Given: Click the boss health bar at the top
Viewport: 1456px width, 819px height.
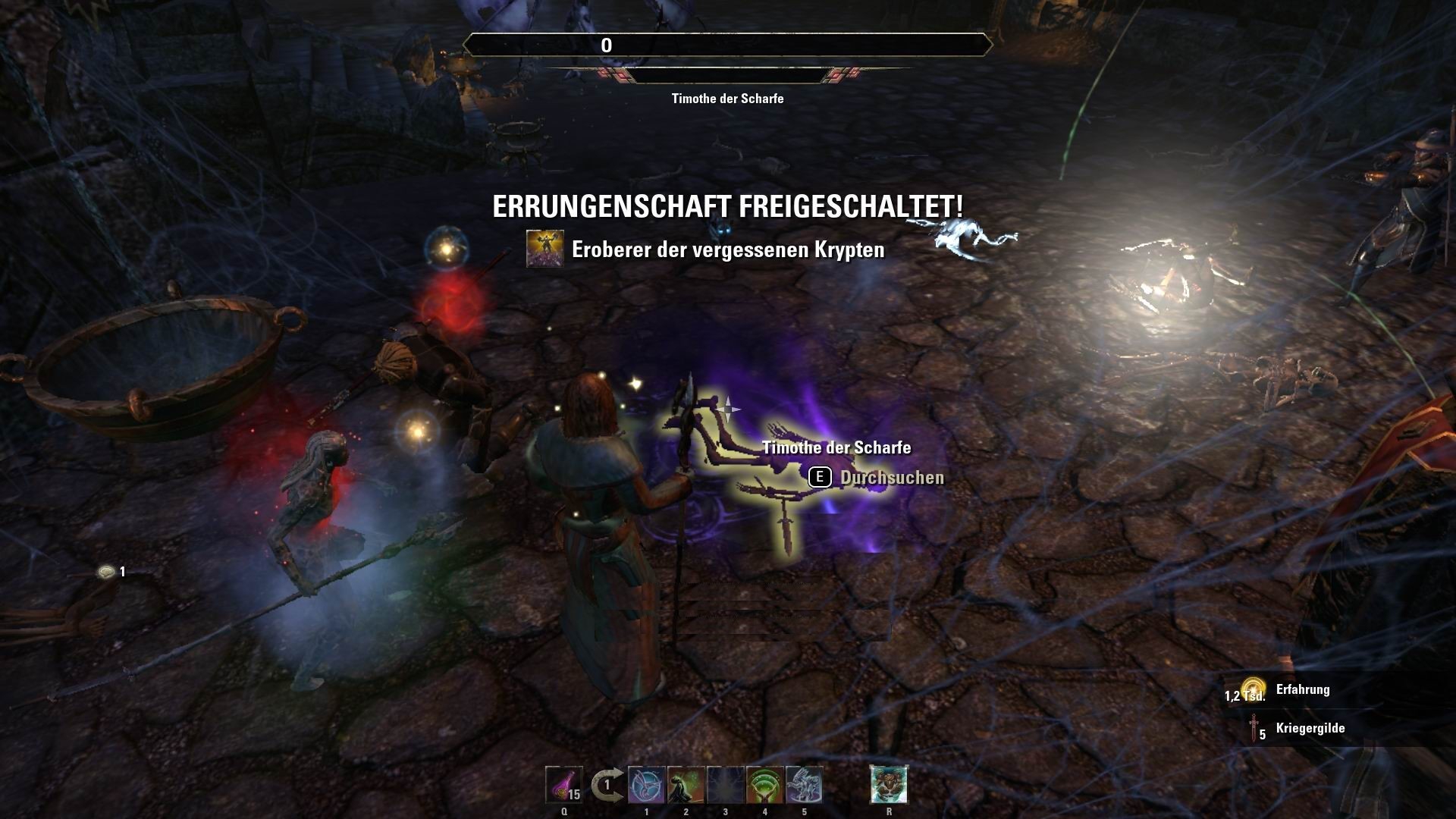Looking at the screenshot, I should (x=728, y=45).
